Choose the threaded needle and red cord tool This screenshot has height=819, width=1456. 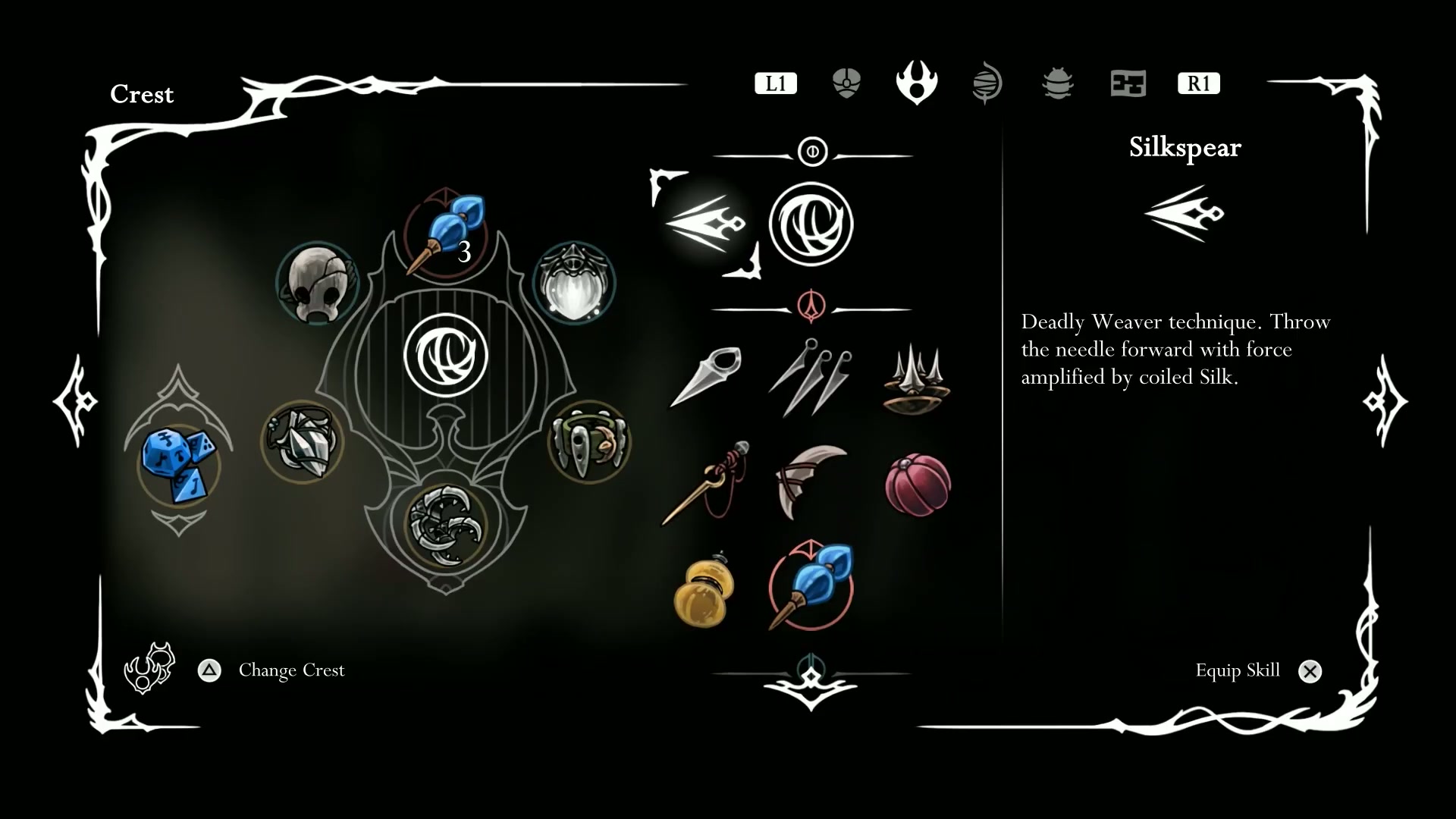click(707, 483)
